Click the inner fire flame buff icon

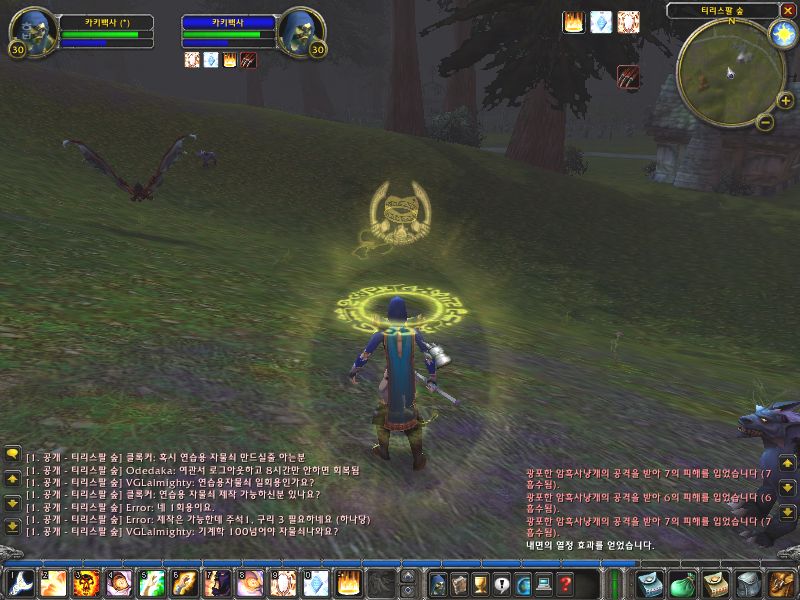click(x=574, y=22)
